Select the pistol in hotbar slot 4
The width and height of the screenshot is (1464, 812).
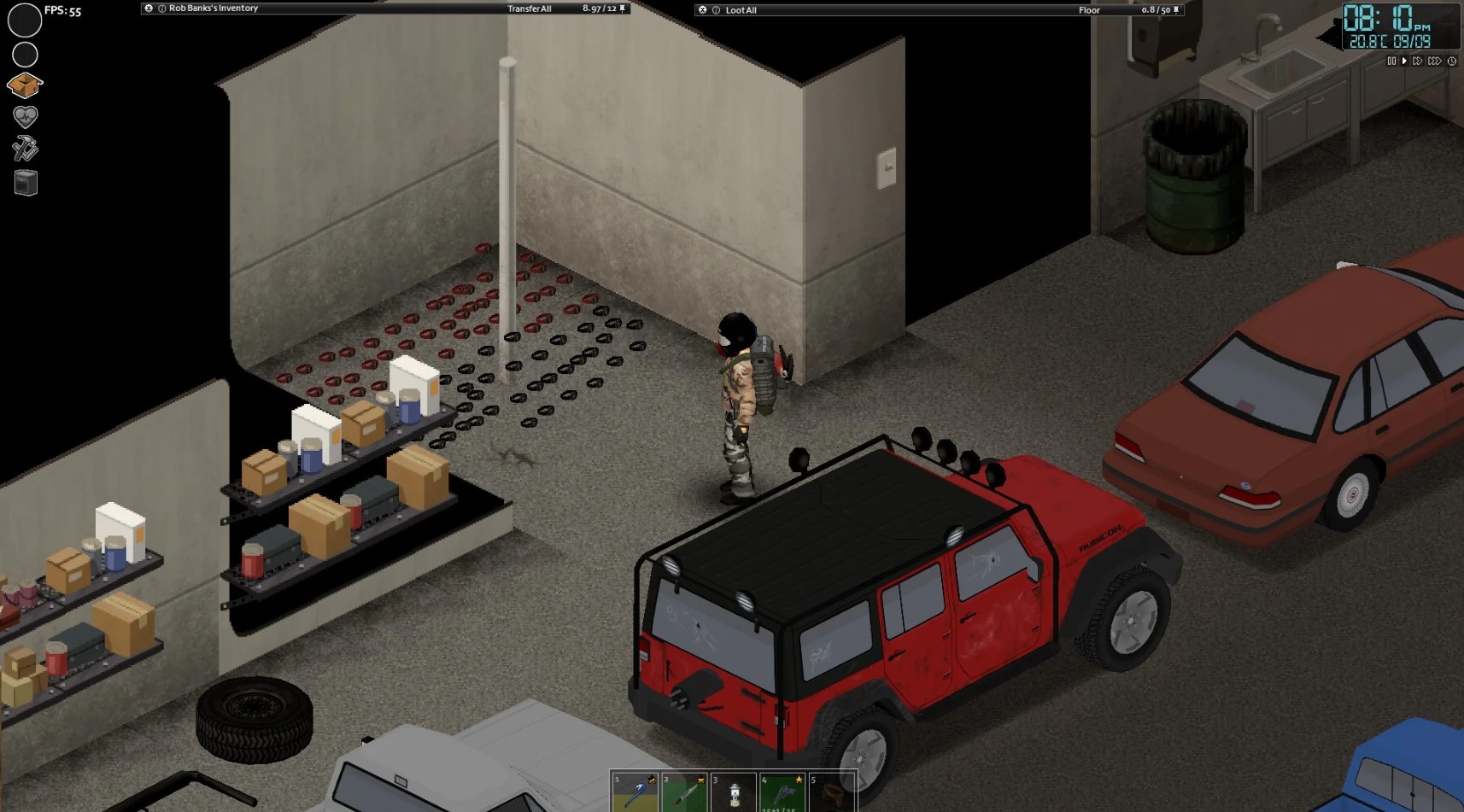[782, 792]
